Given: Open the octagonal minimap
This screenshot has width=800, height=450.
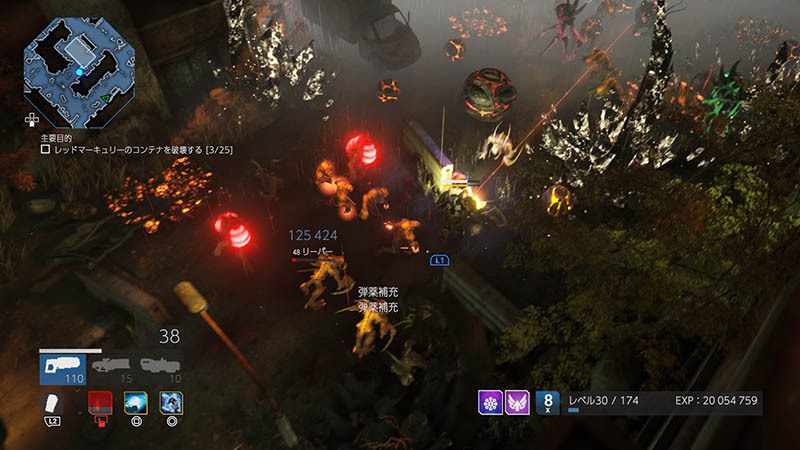Looking at the screenshot, I should 80,68.
